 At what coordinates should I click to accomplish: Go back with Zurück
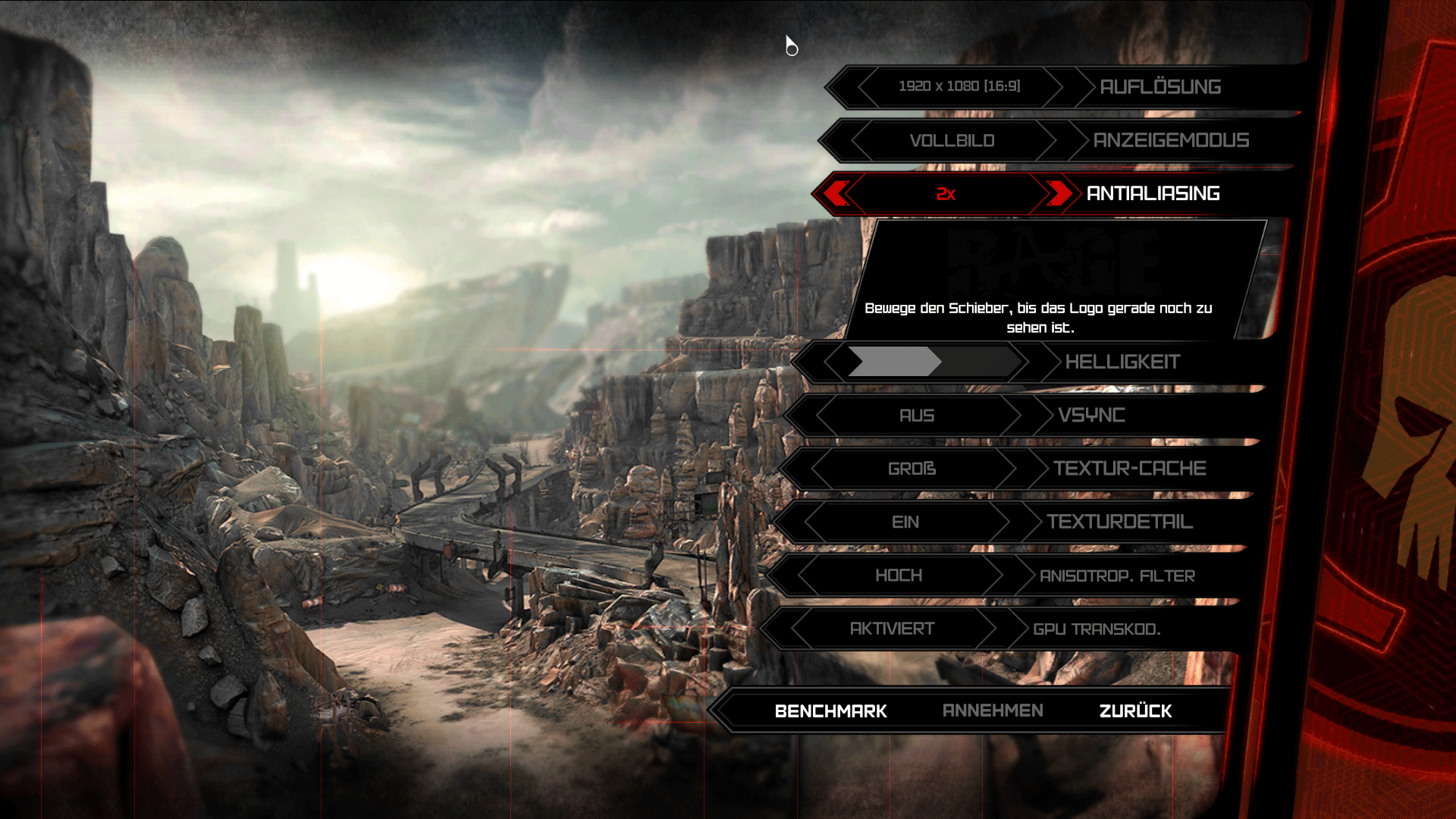click(1135, 711)
